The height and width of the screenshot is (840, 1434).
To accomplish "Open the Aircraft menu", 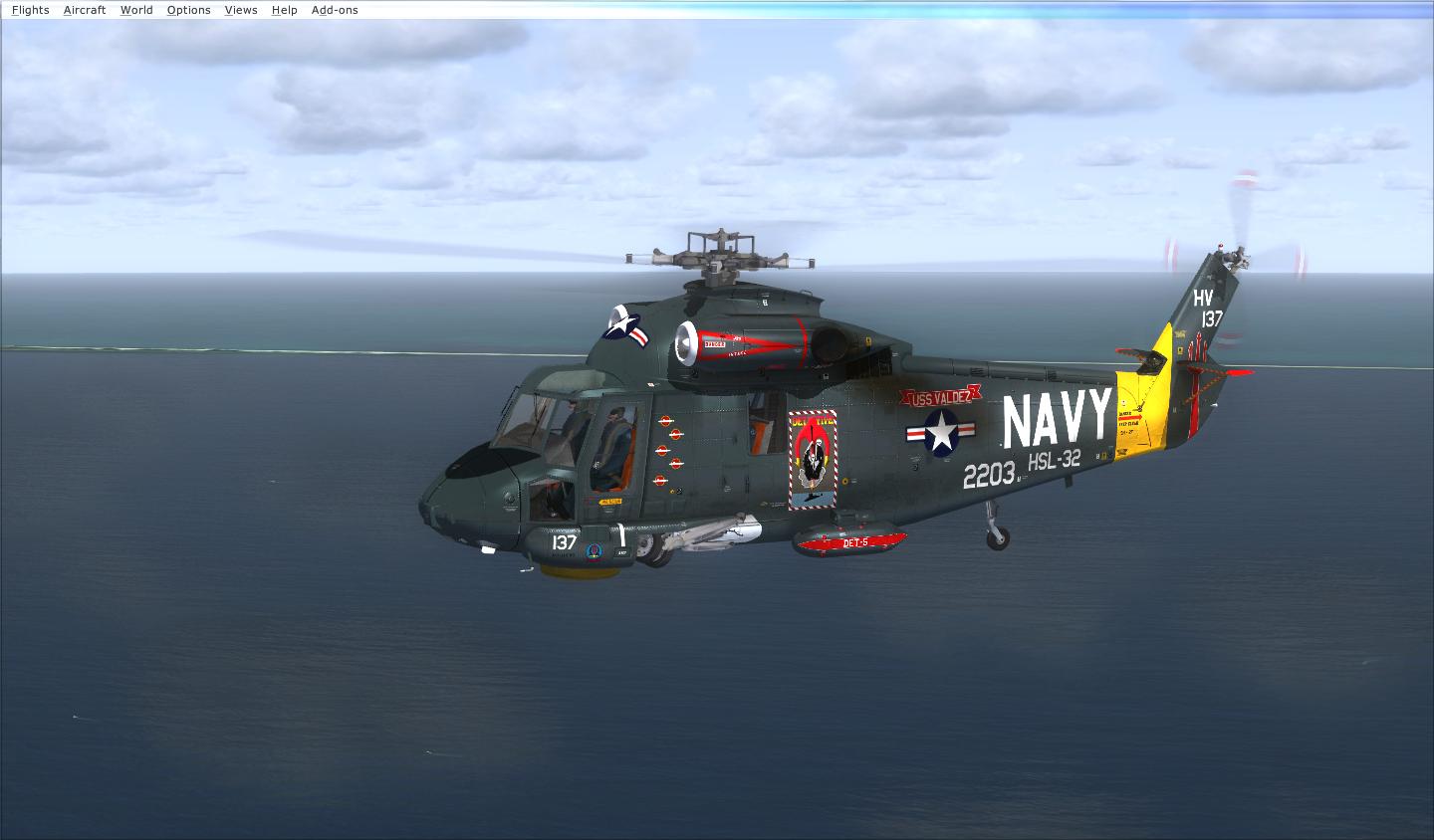I will tap(84, 9).
